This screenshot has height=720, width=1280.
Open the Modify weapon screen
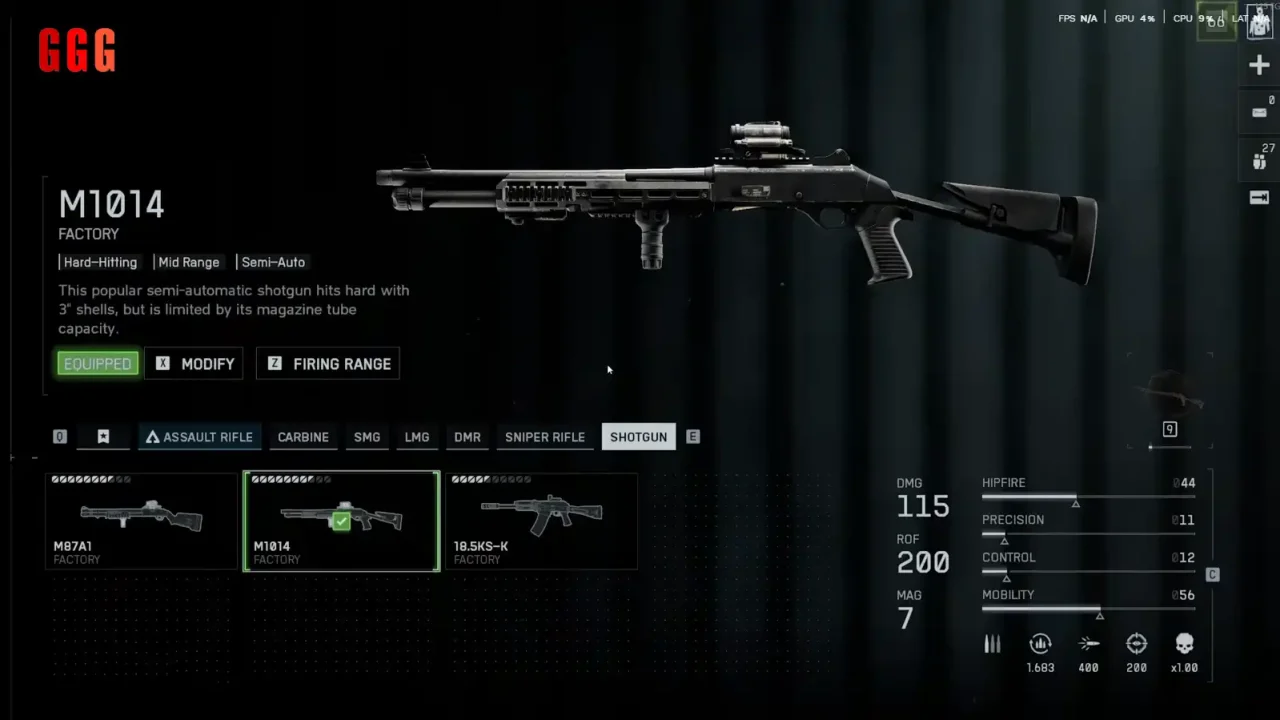click(195, 364)
